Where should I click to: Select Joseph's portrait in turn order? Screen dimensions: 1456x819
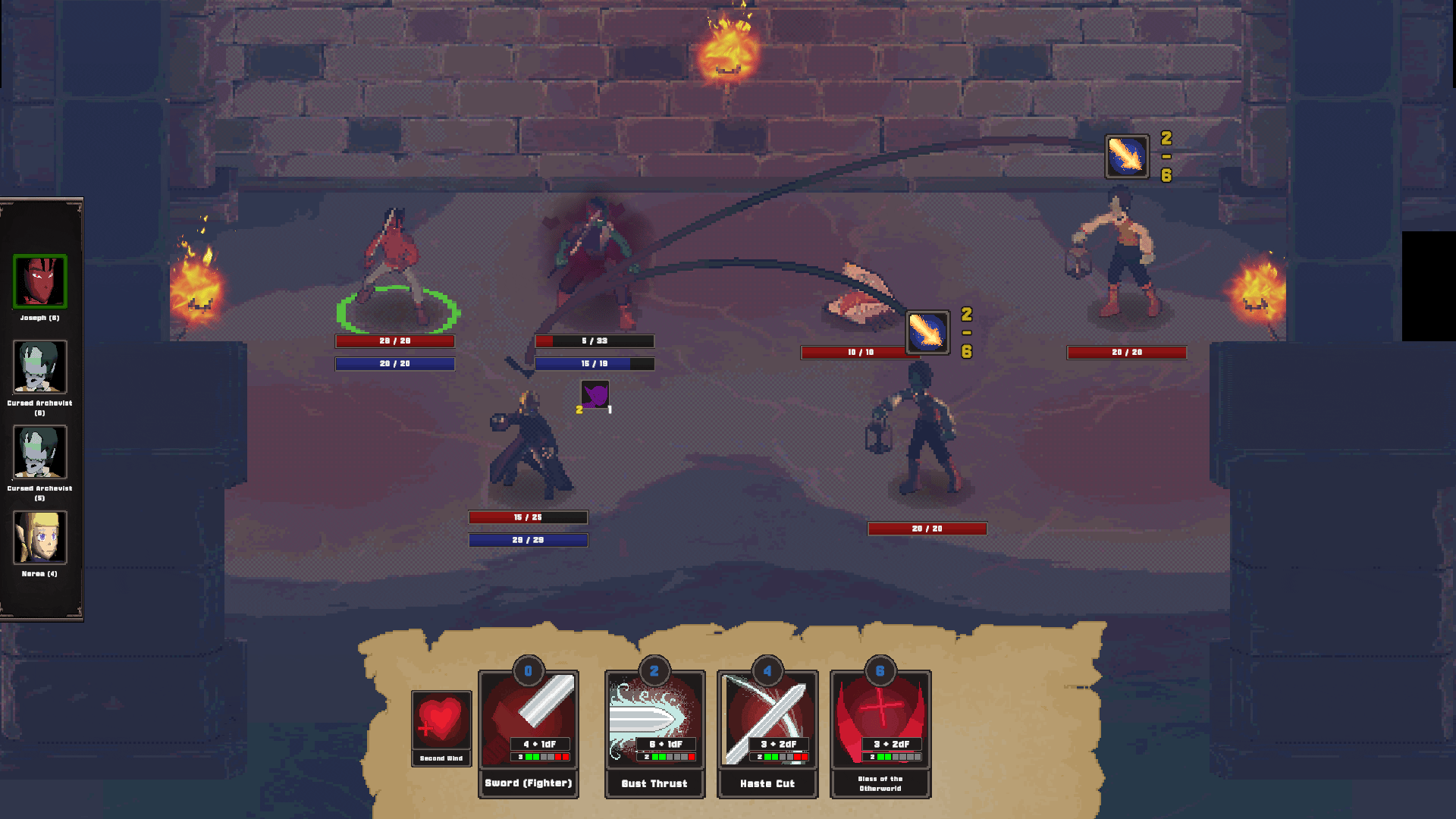coord(39,281)
